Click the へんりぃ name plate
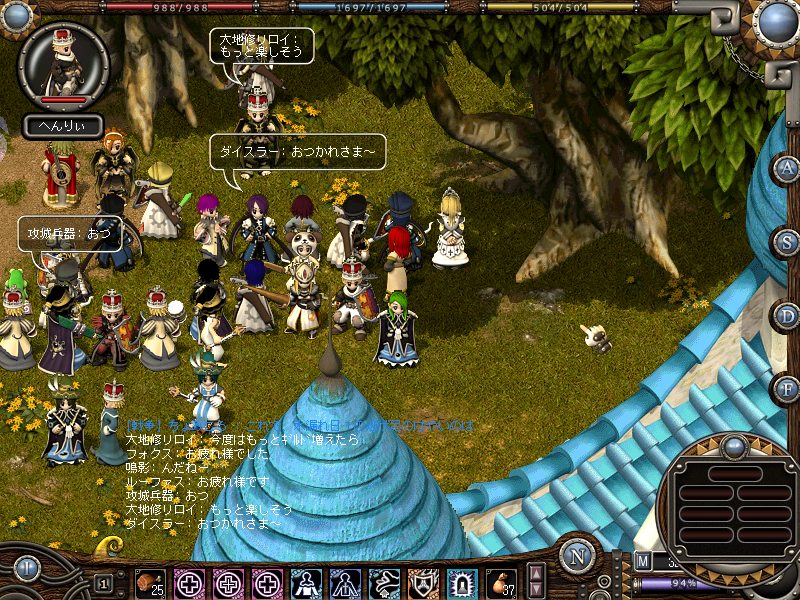The height and width of the screenshot is (600, 800). pos(63,126)
